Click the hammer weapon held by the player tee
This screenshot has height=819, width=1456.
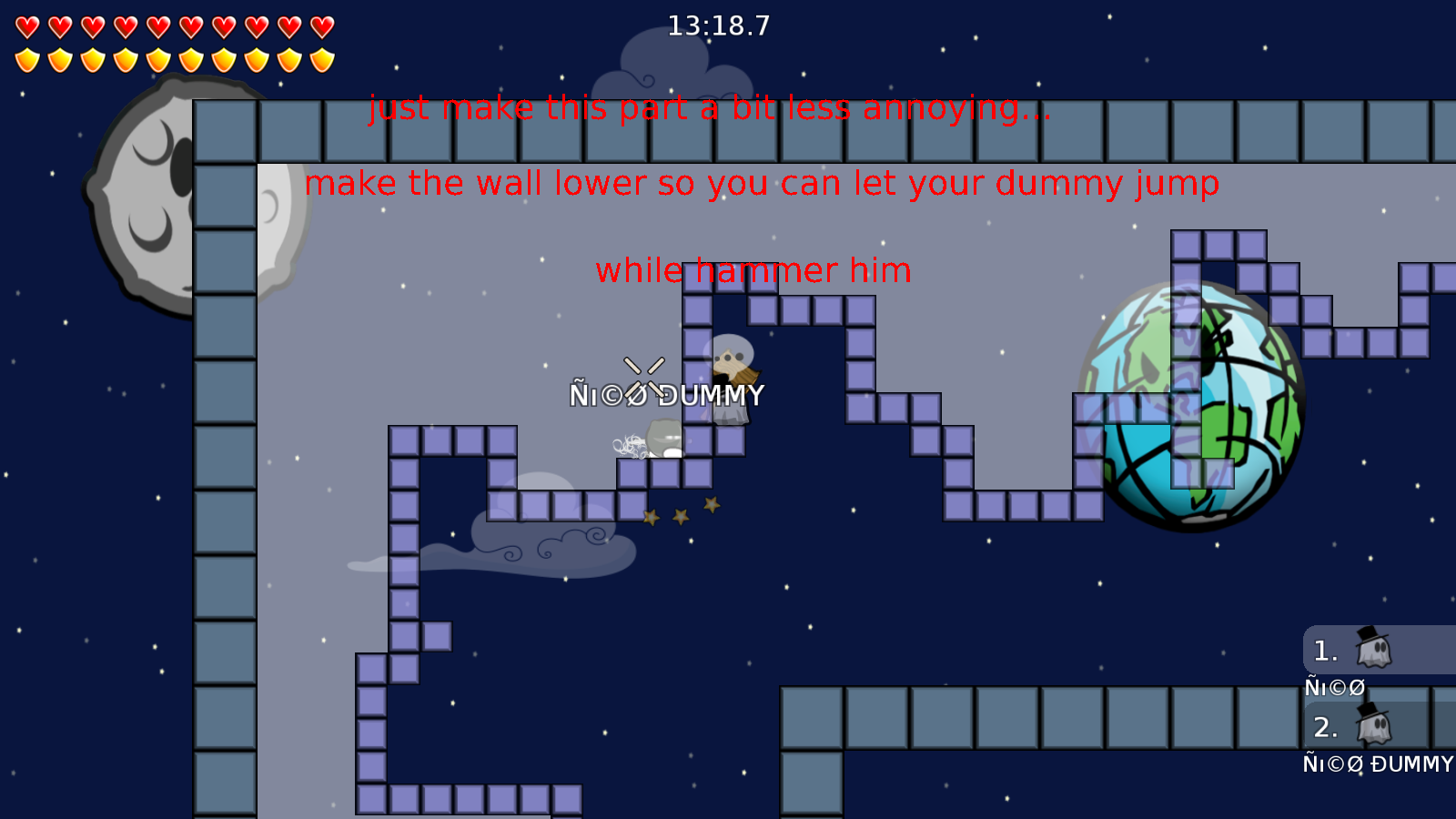746,378
